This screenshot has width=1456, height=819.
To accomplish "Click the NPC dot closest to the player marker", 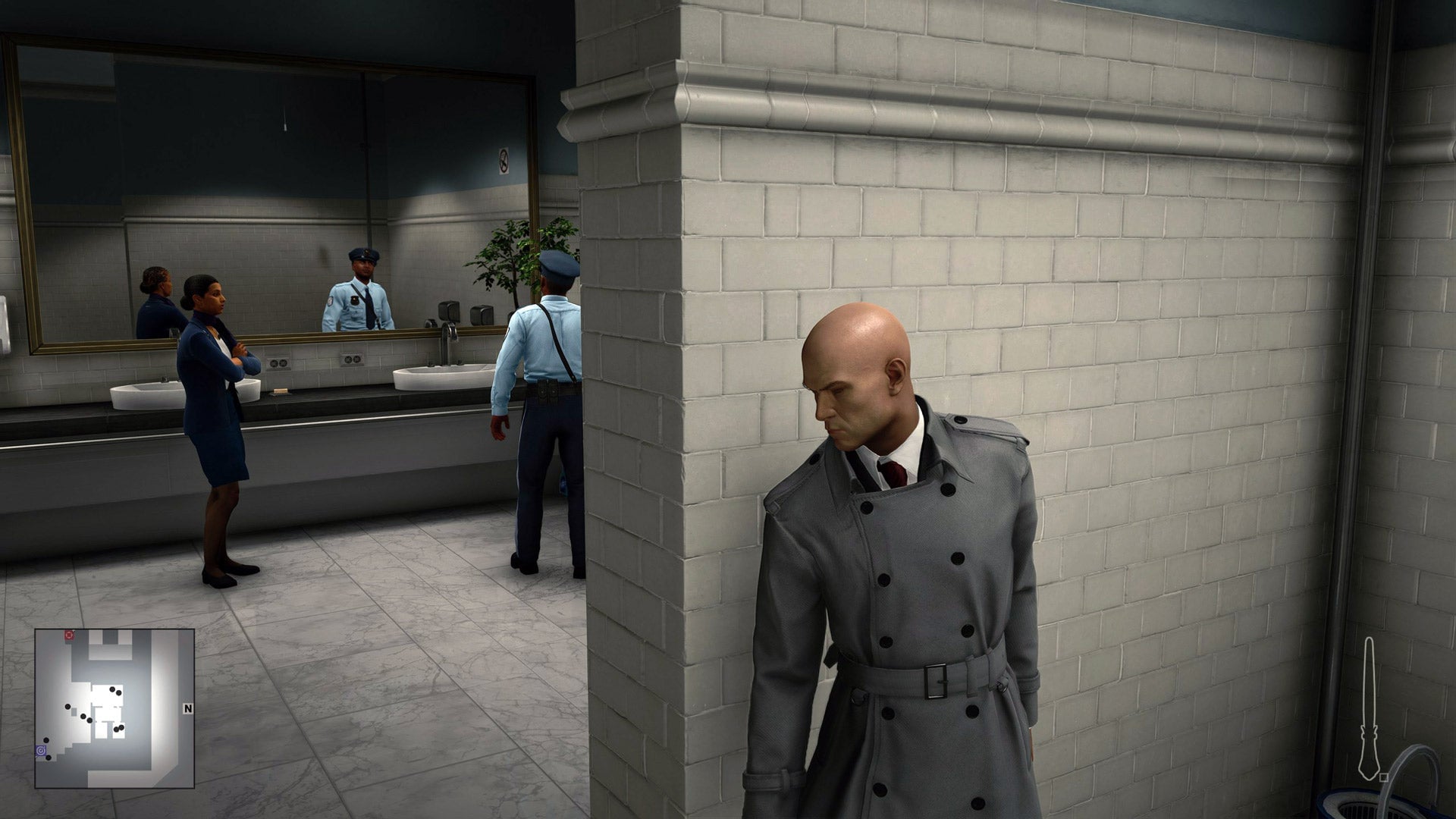I will pos(49,758).
